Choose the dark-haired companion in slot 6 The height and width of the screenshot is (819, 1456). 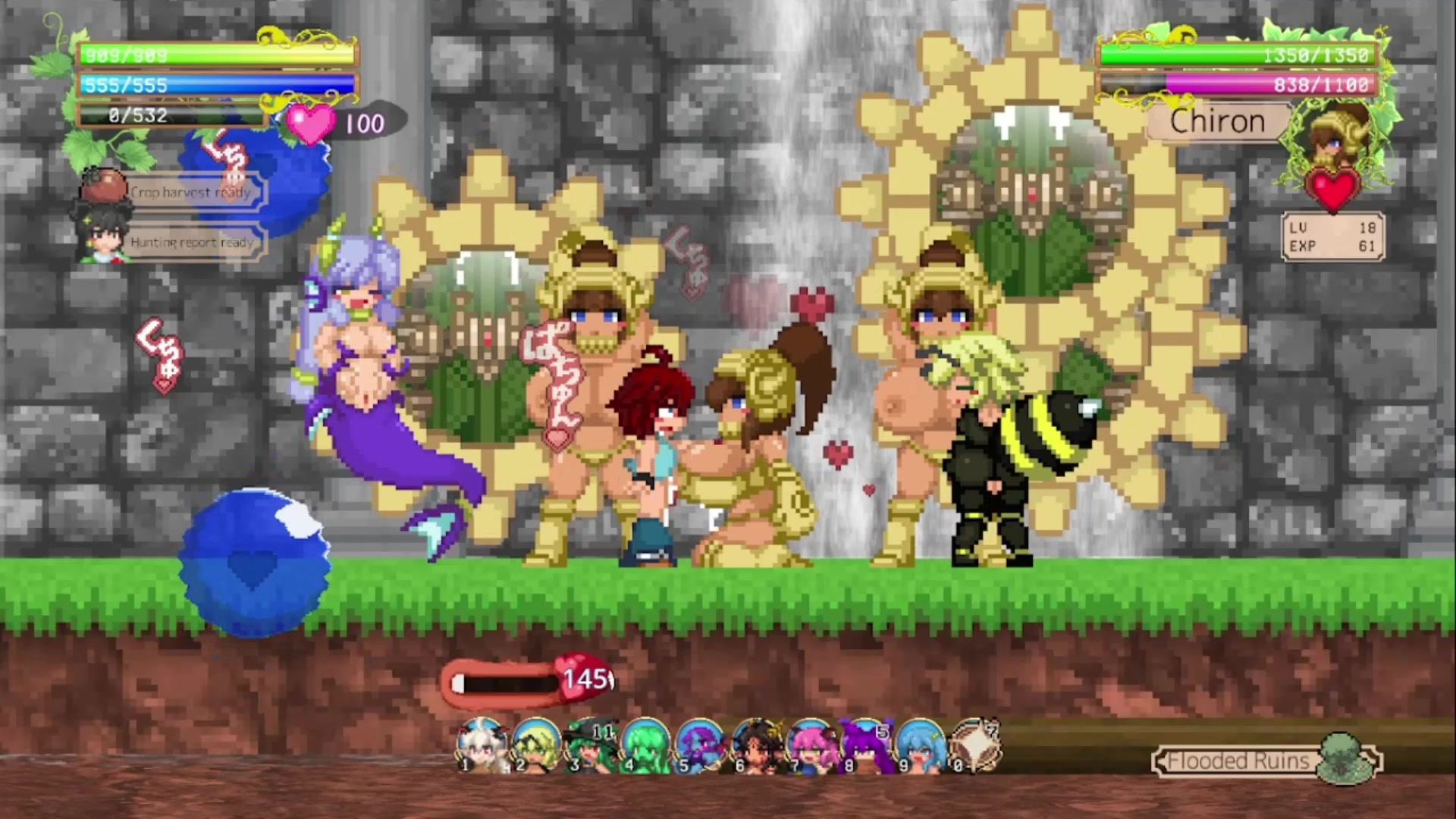755,745
